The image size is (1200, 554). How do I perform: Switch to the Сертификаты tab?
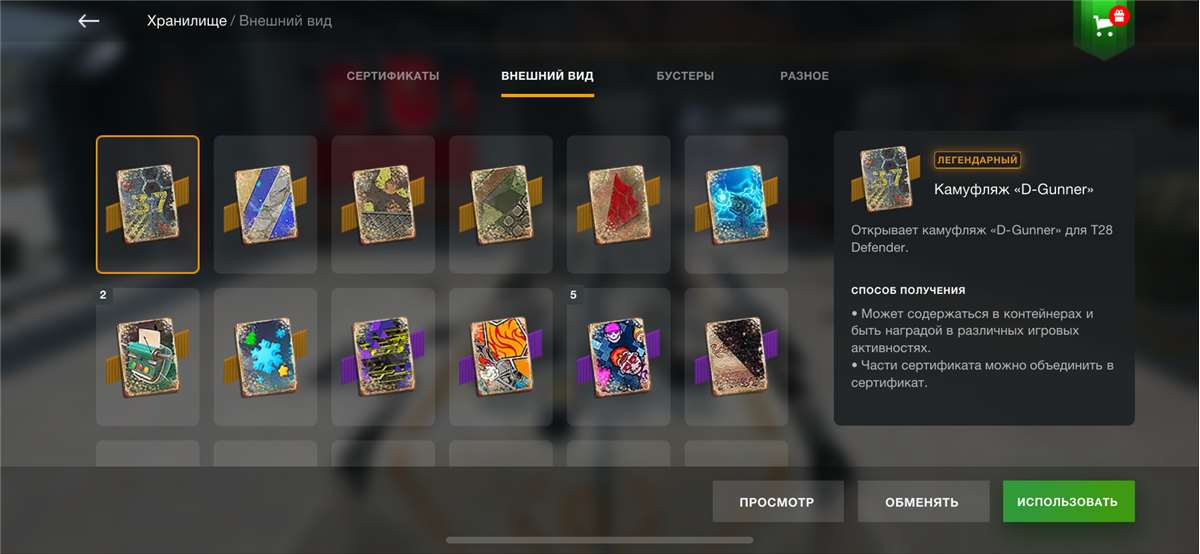tap(393, 76)
